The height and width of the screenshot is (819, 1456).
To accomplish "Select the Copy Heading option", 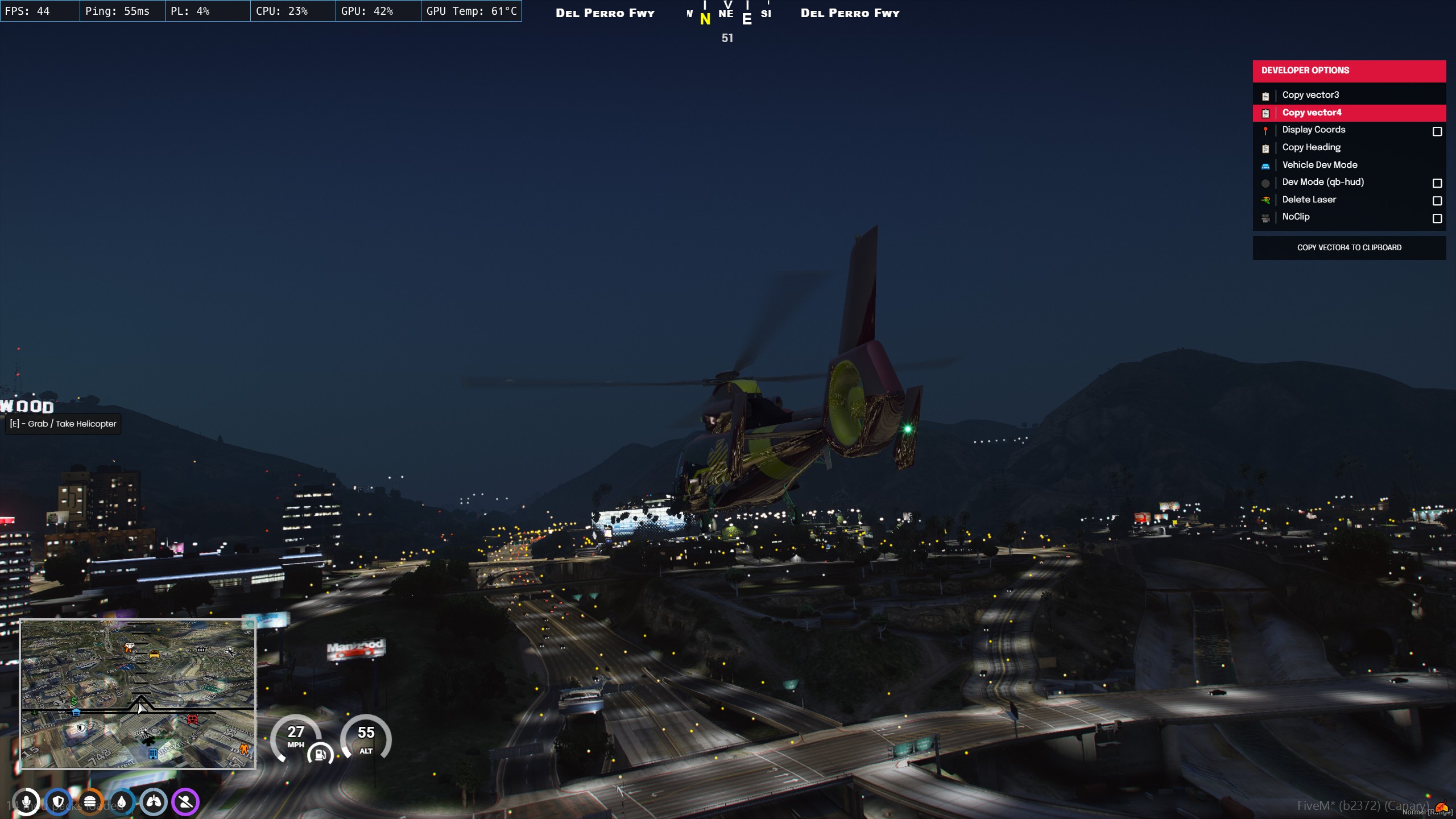I will click(1311, 147).
